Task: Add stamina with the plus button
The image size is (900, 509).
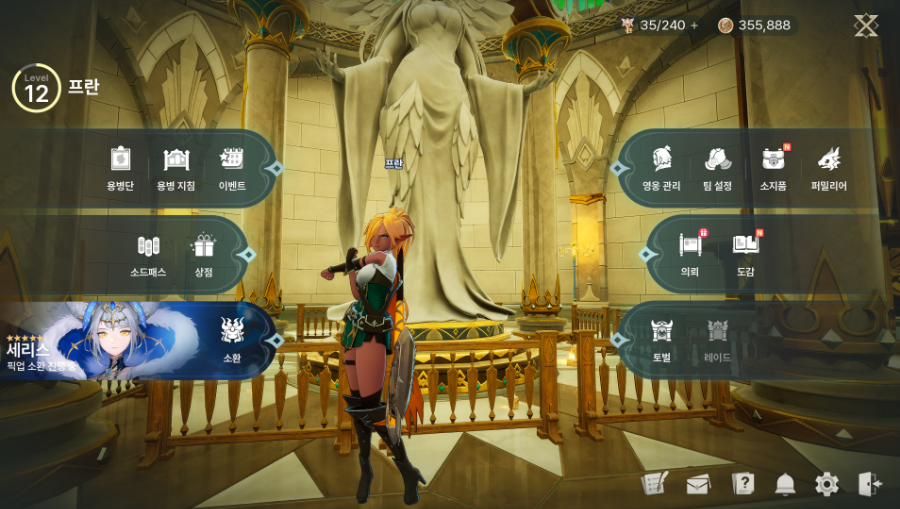Action: tap(695, 25)
